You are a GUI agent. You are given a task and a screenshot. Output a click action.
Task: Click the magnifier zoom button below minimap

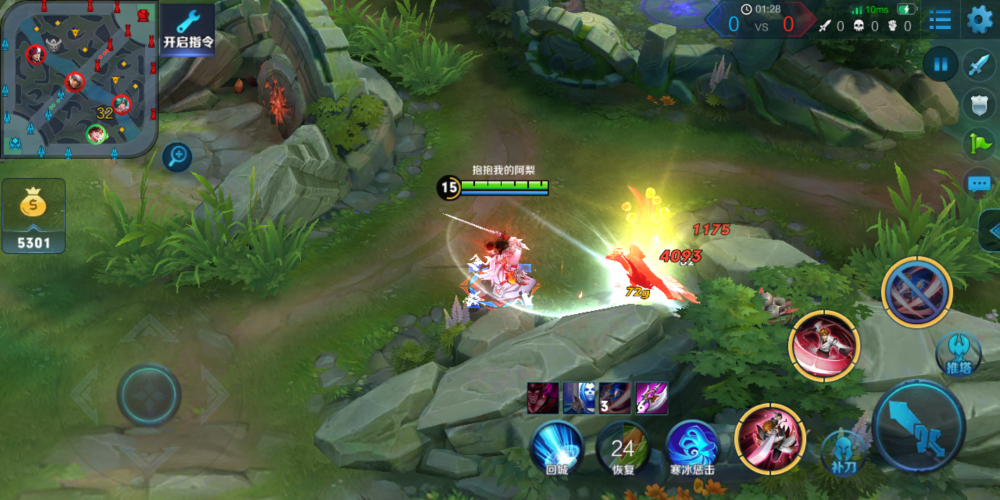[177, 156]
